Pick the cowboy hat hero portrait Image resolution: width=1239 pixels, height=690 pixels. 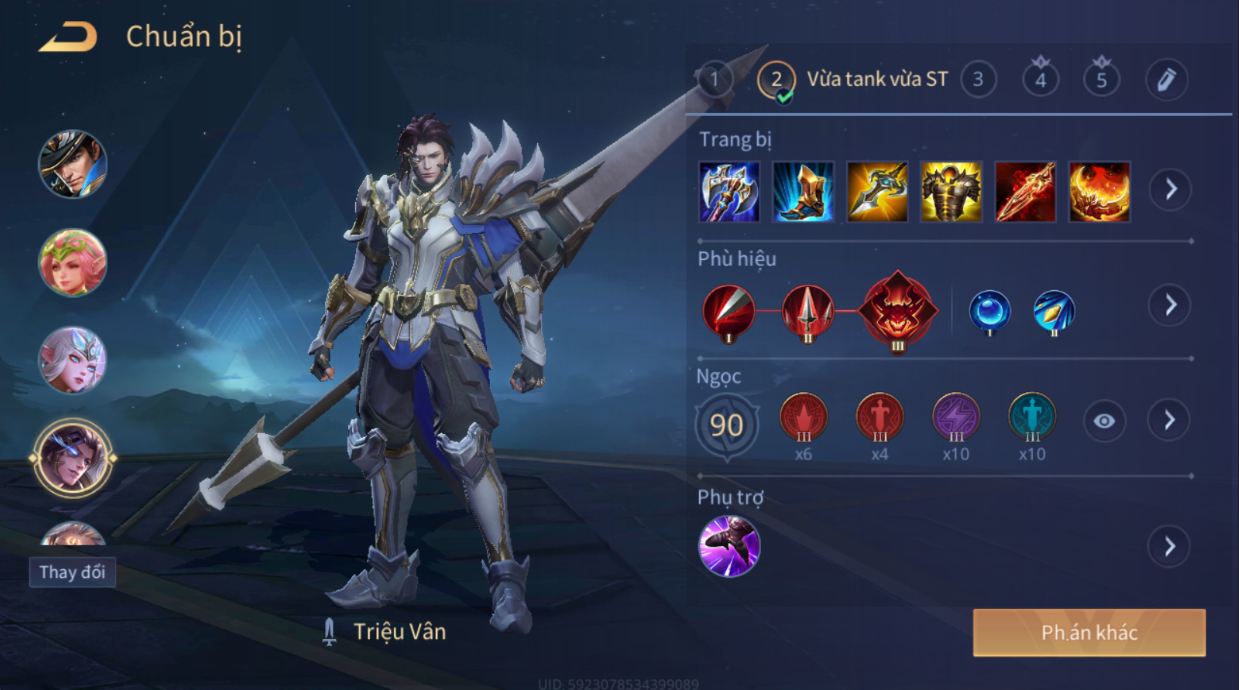coord(72,164)
